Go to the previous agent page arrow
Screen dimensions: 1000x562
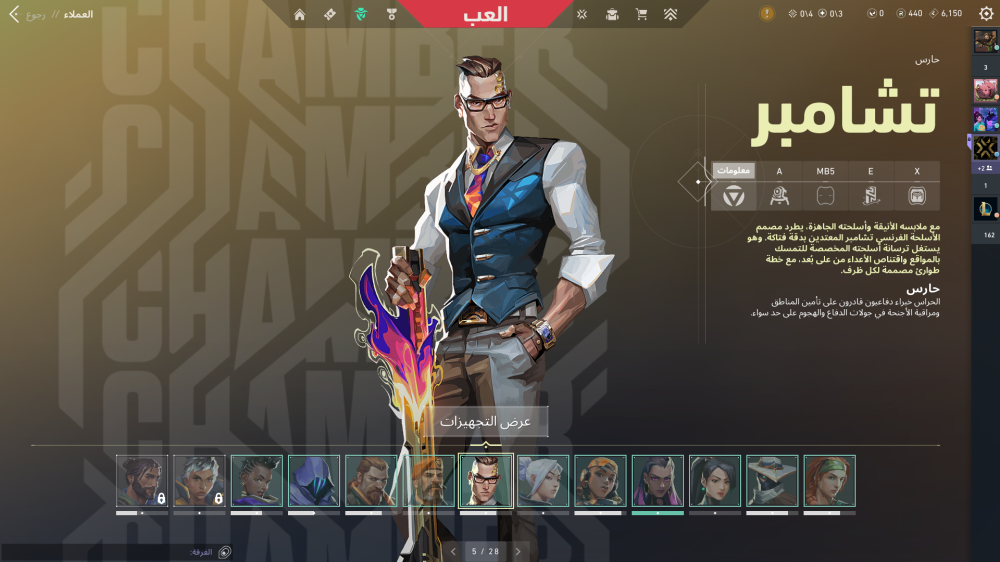(x=453, y=551)
